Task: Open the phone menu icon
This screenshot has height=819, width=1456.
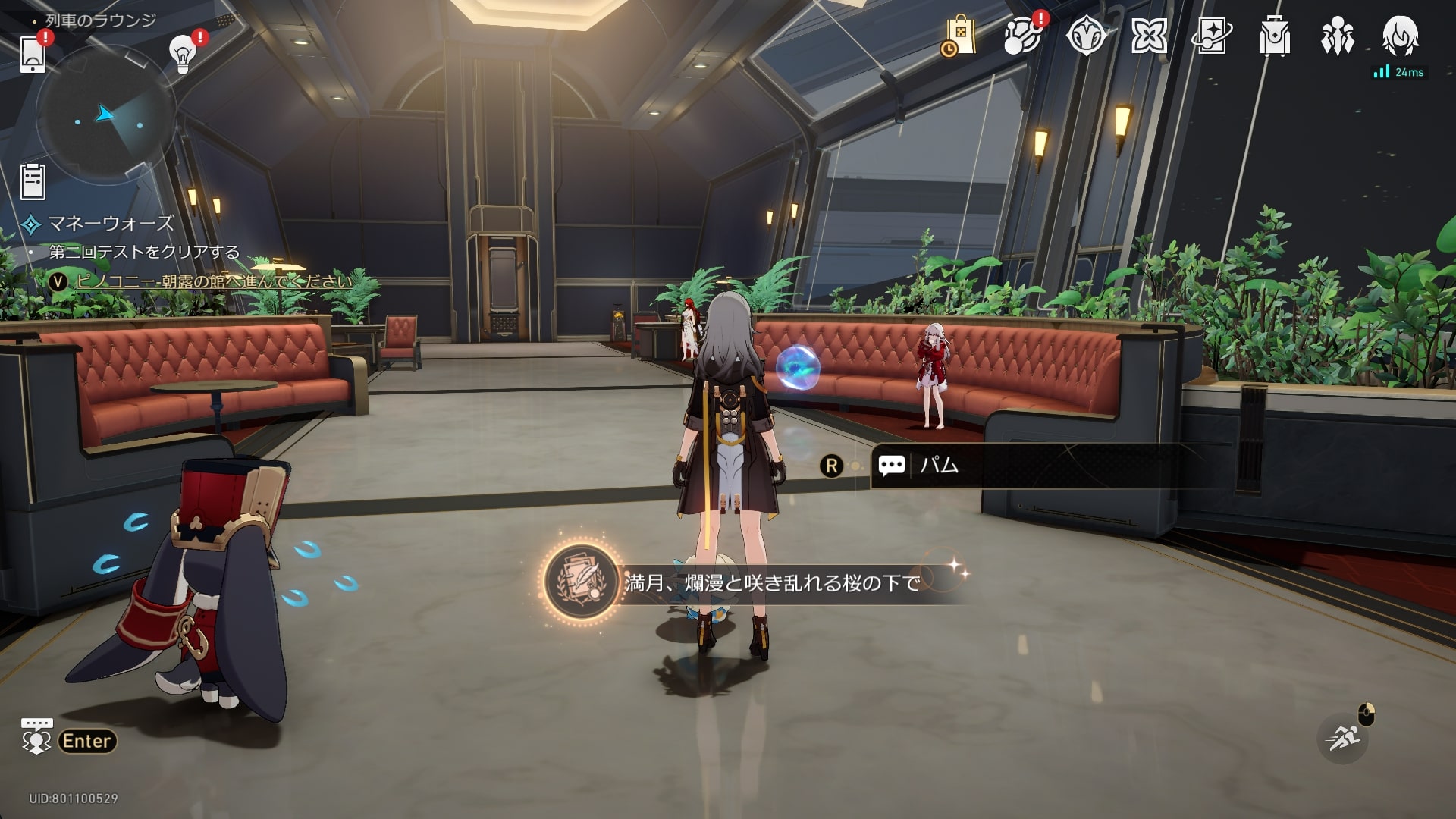Action: click(33, 53)
